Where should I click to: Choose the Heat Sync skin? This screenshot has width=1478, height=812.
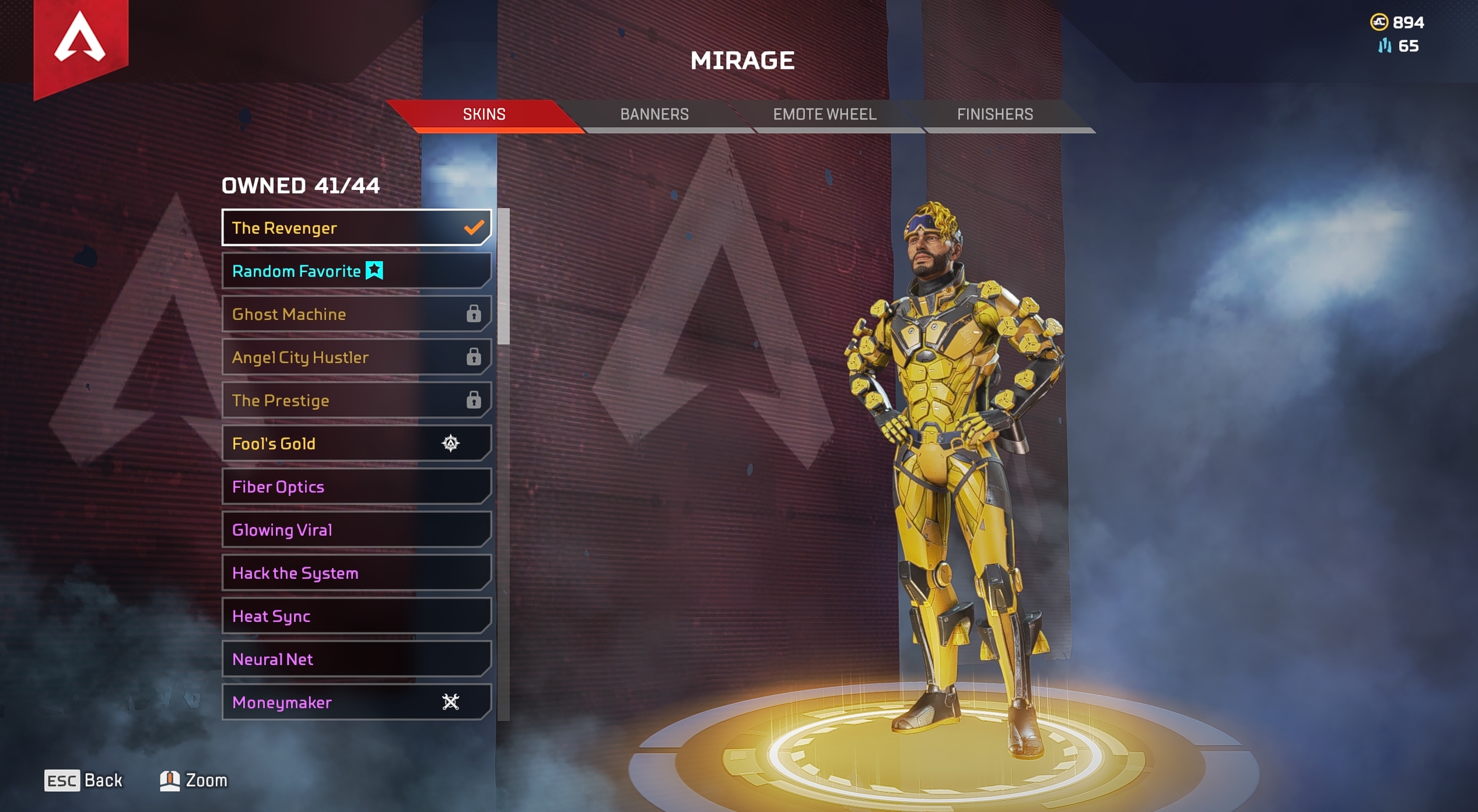click(x=356, y=616)
